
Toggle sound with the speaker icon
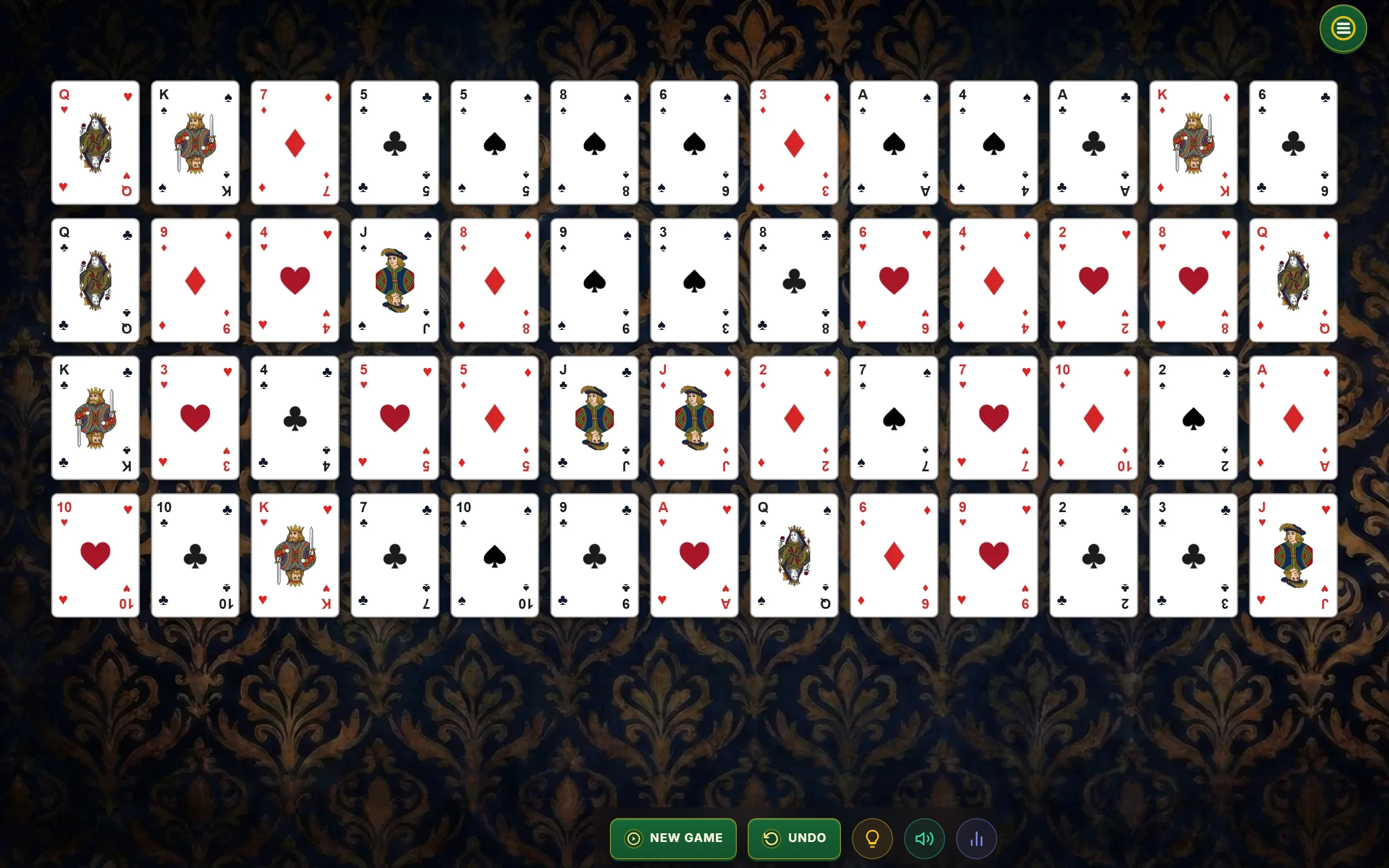coord(924,839)
